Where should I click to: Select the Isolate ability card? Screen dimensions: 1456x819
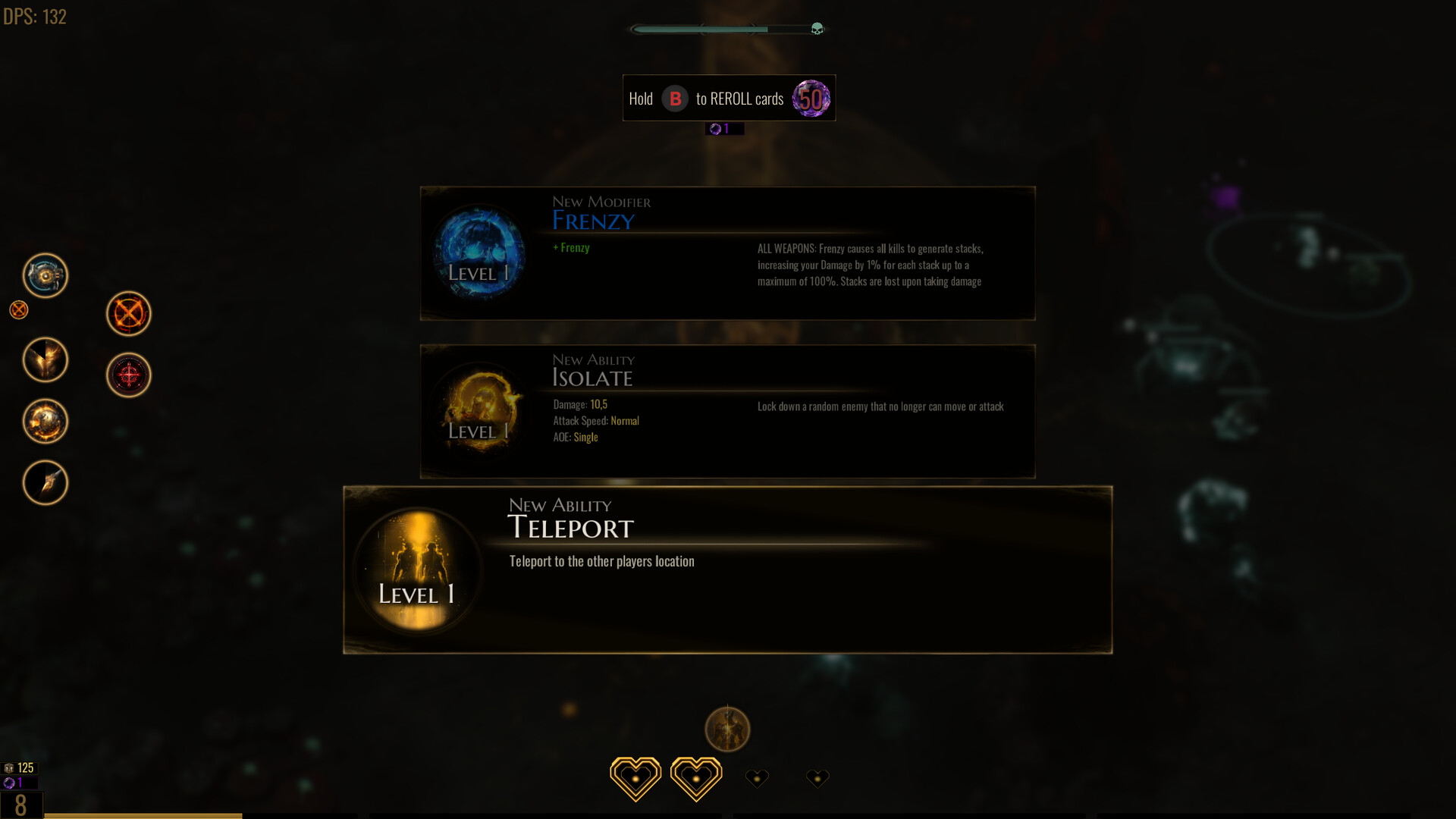[728, 411]
